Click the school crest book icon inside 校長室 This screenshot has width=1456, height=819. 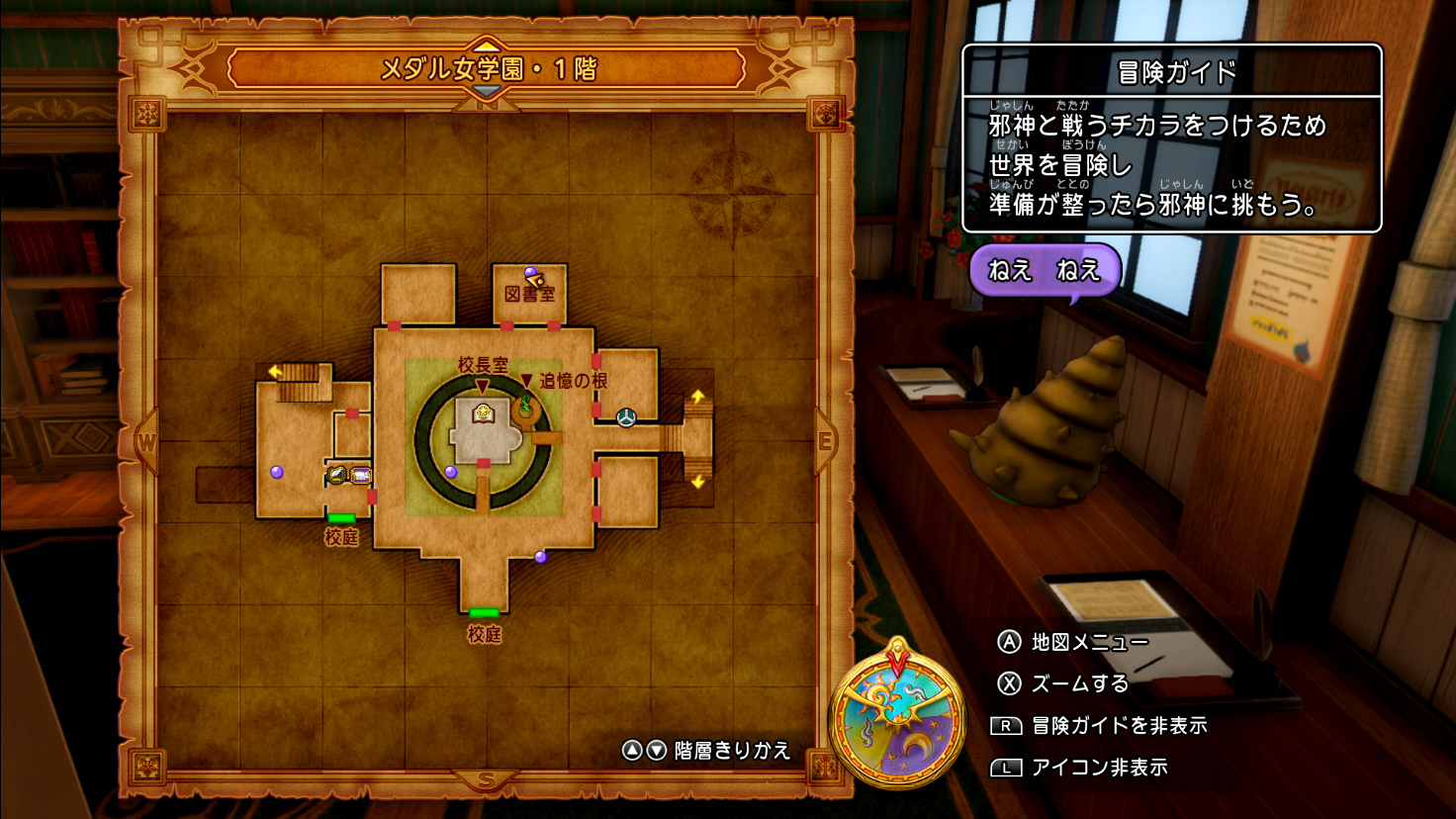[482, 414]
